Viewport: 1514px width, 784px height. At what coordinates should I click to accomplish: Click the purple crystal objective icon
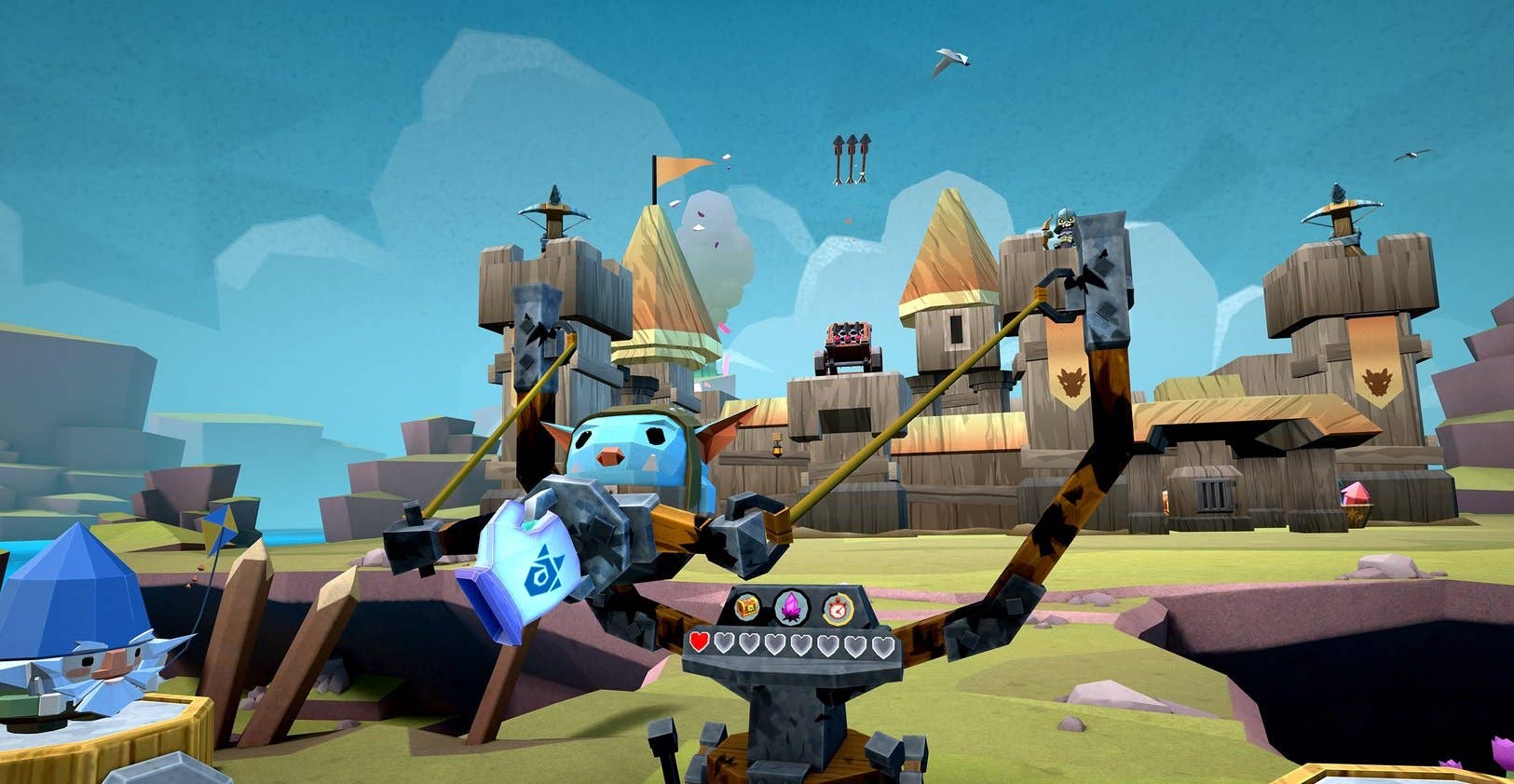[x=792, y=608]
